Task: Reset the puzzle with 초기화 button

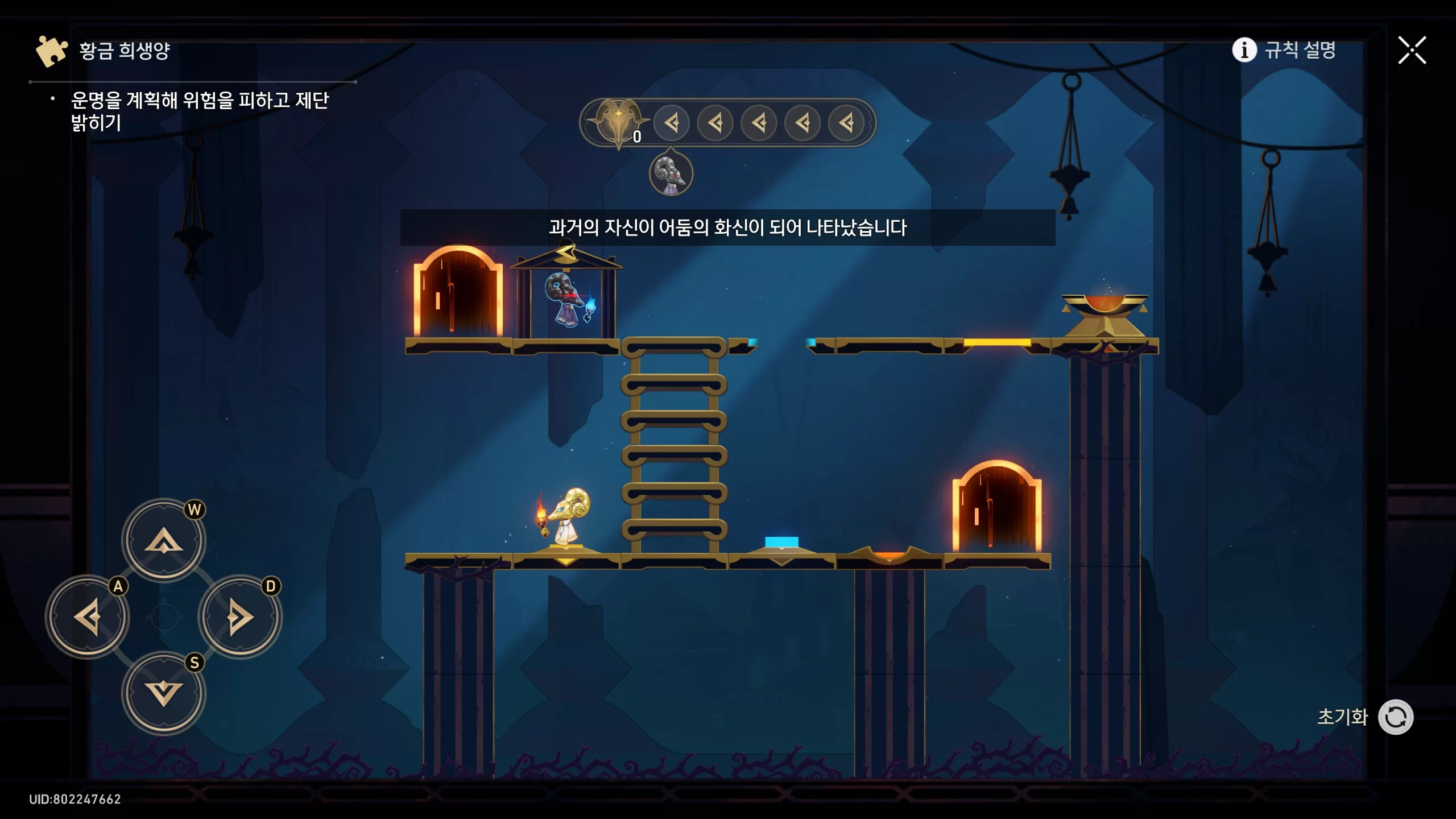Action: coord(1395,717)
